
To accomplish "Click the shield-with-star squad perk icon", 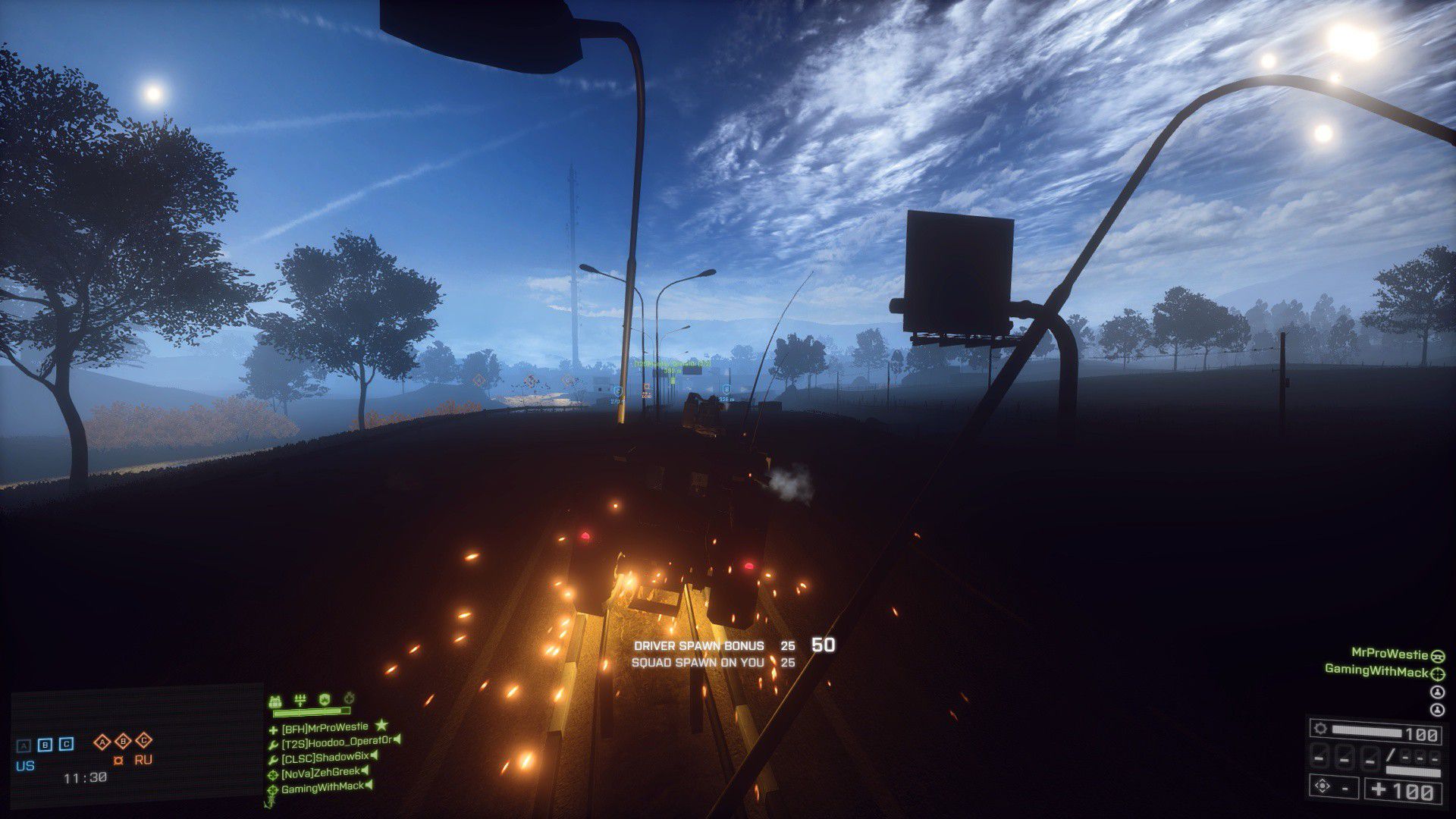I will (325, 698).
